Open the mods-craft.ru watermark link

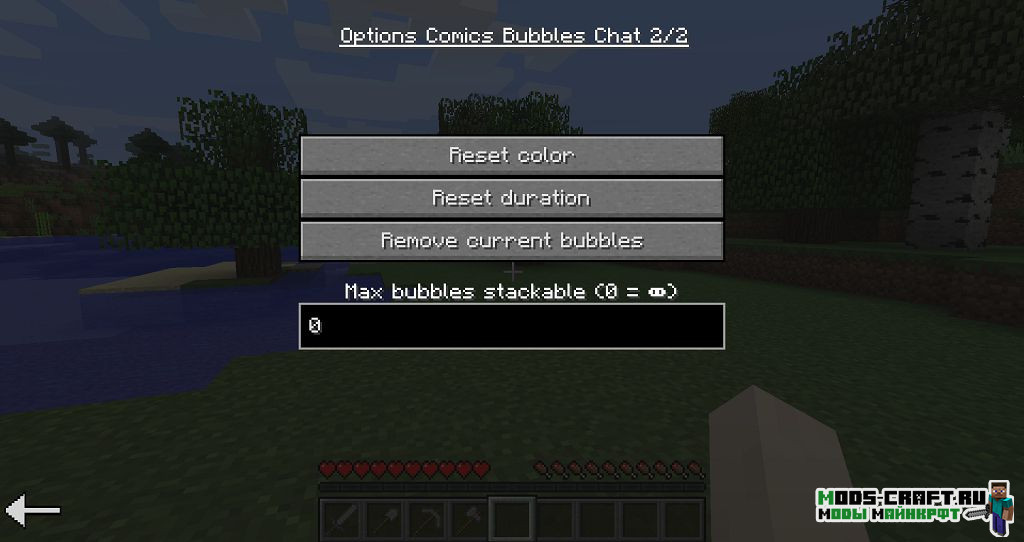pyautogui.click(x=900, y=505)
